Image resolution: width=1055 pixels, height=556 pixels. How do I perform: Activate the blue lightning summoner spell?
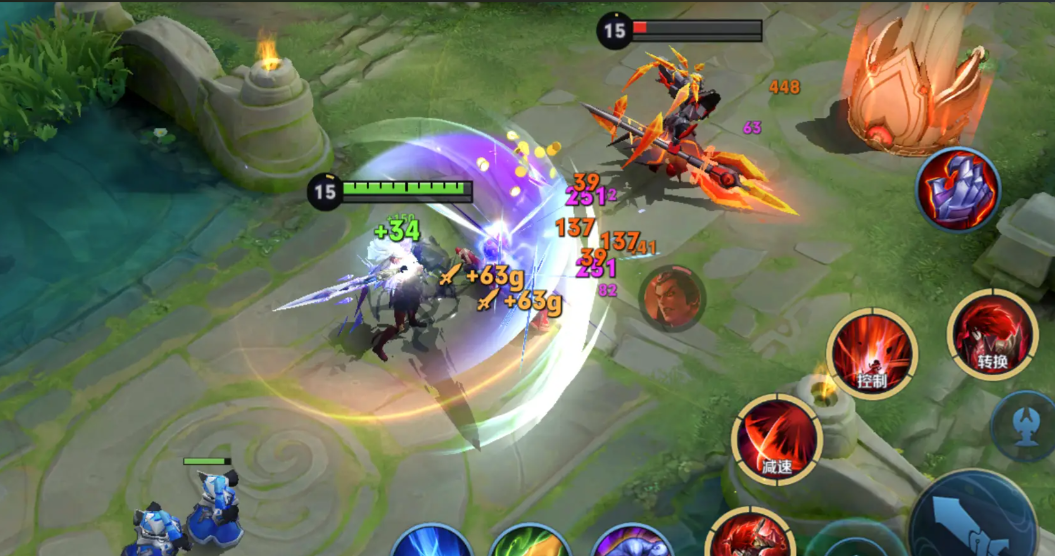(432, 543)
